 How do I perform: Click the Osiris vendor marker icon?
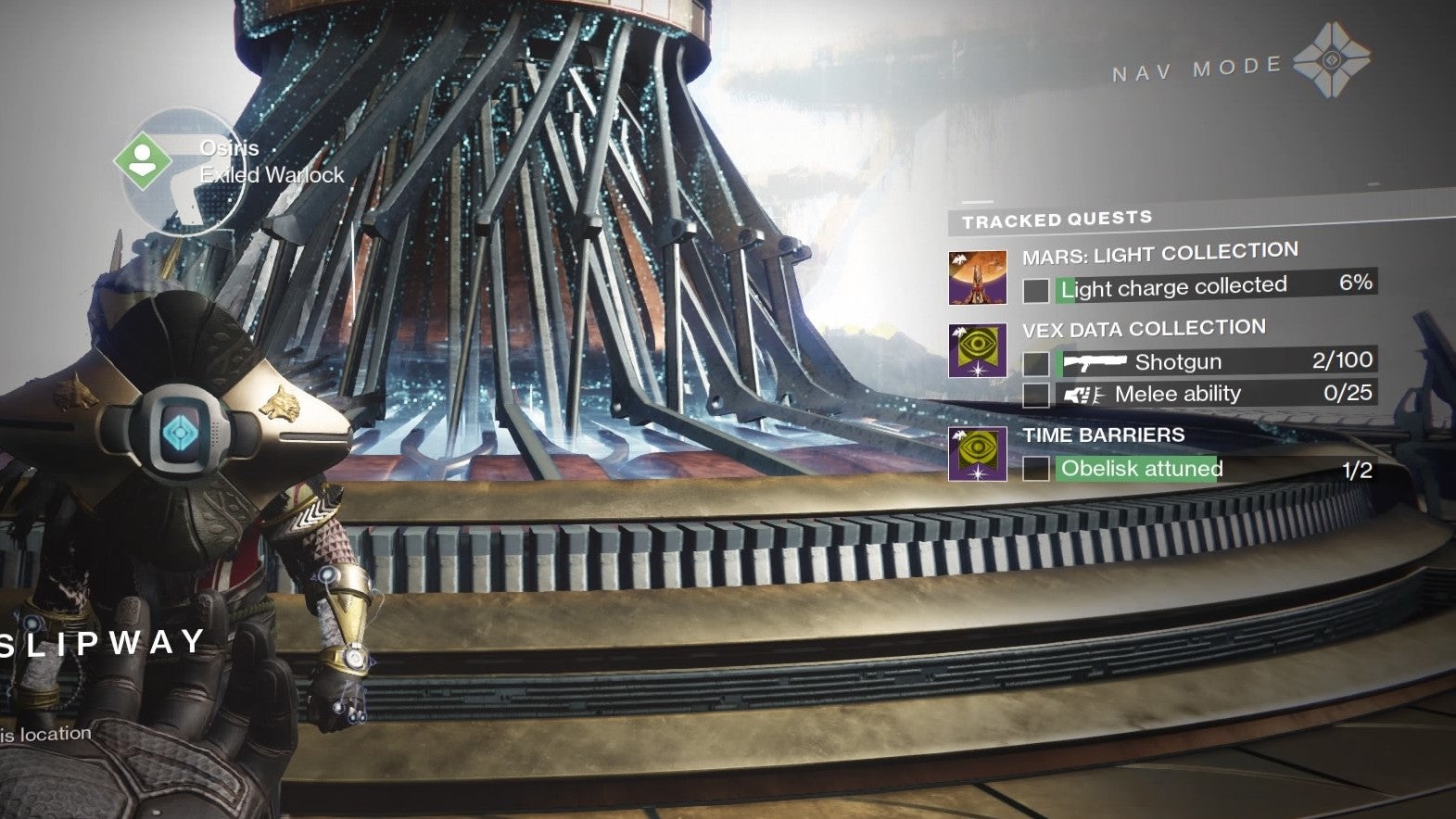coord(142,160)
